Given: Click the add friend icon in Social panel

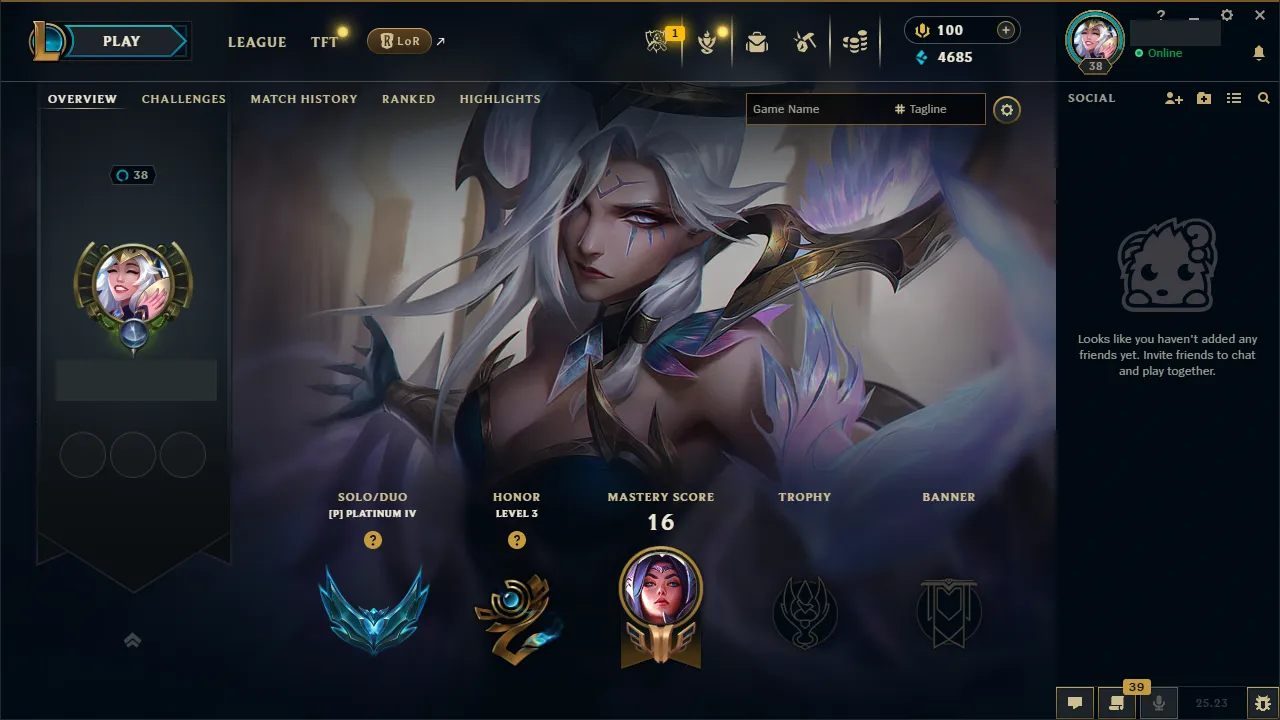Looking at the screenshot, I should [x=1172, y=97].
